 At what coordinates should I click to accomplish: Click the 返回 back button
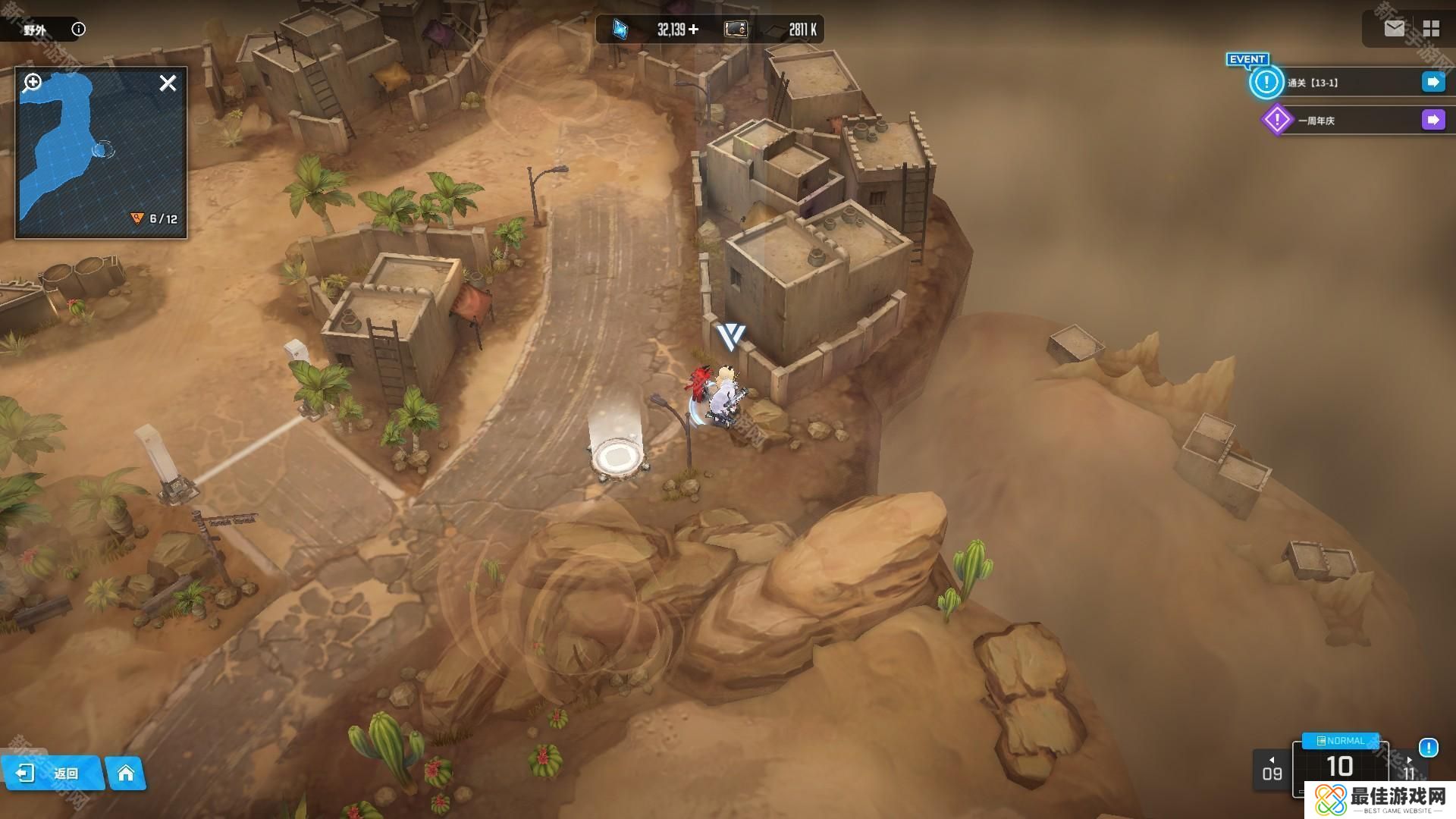point(52,773)
